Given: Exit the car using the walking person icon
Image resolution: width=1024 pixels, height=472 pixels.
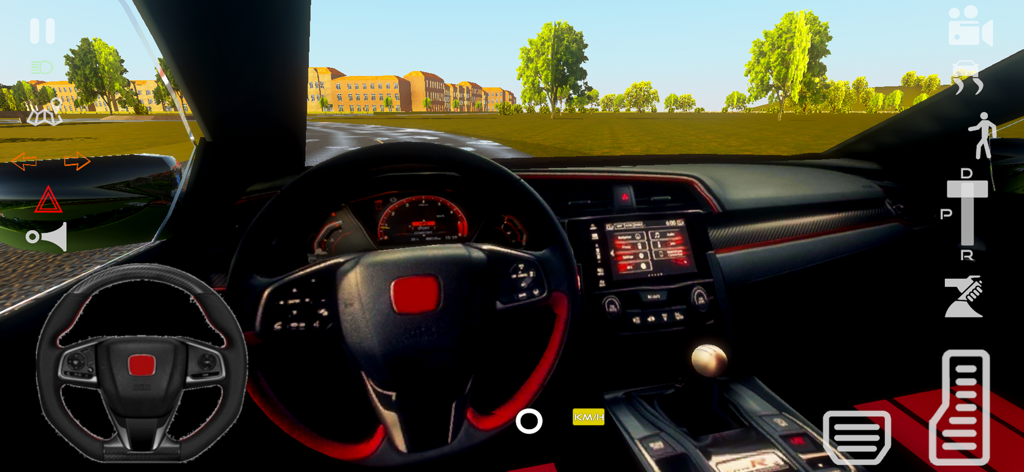Looking at the screenshot, I should 981,136.
